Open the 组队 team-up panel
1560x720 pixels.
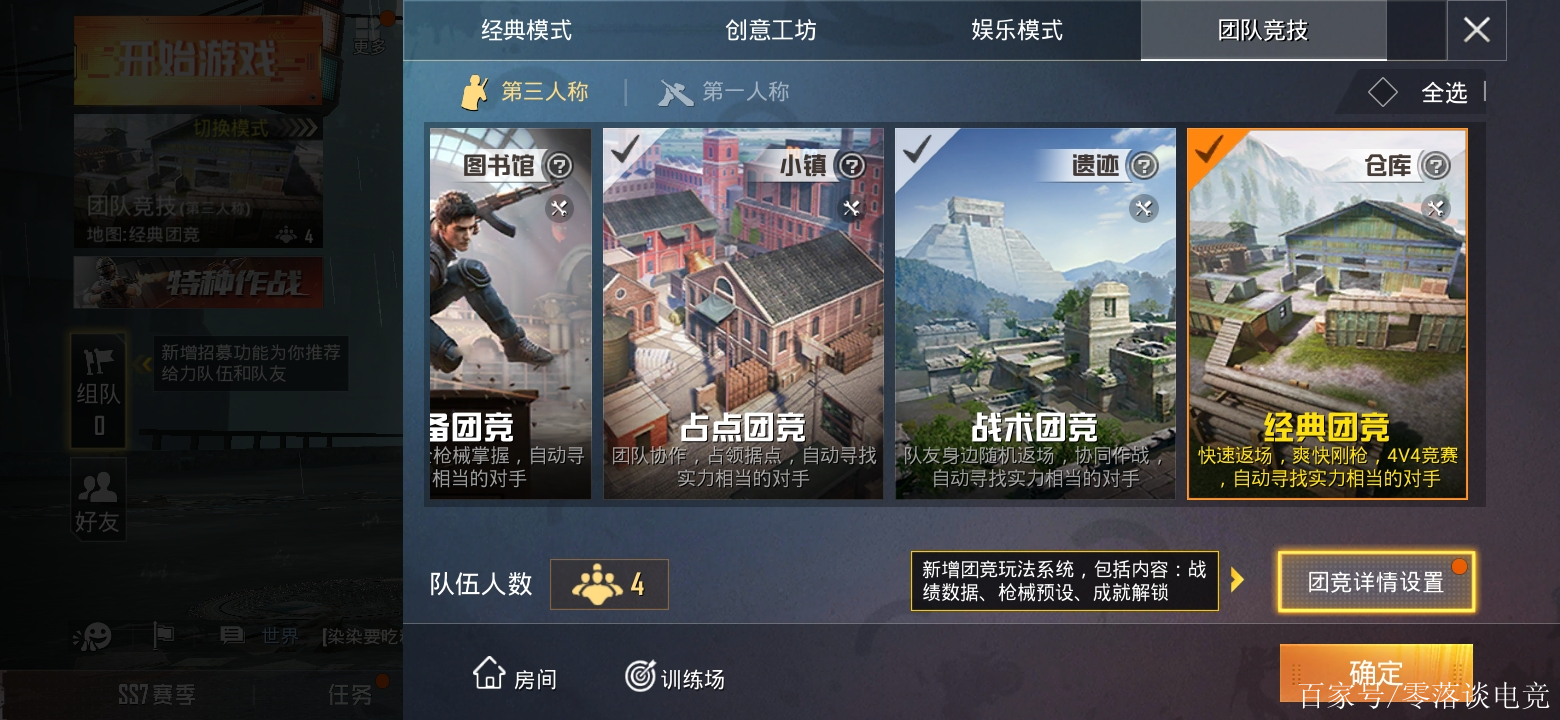coord(97,388)
